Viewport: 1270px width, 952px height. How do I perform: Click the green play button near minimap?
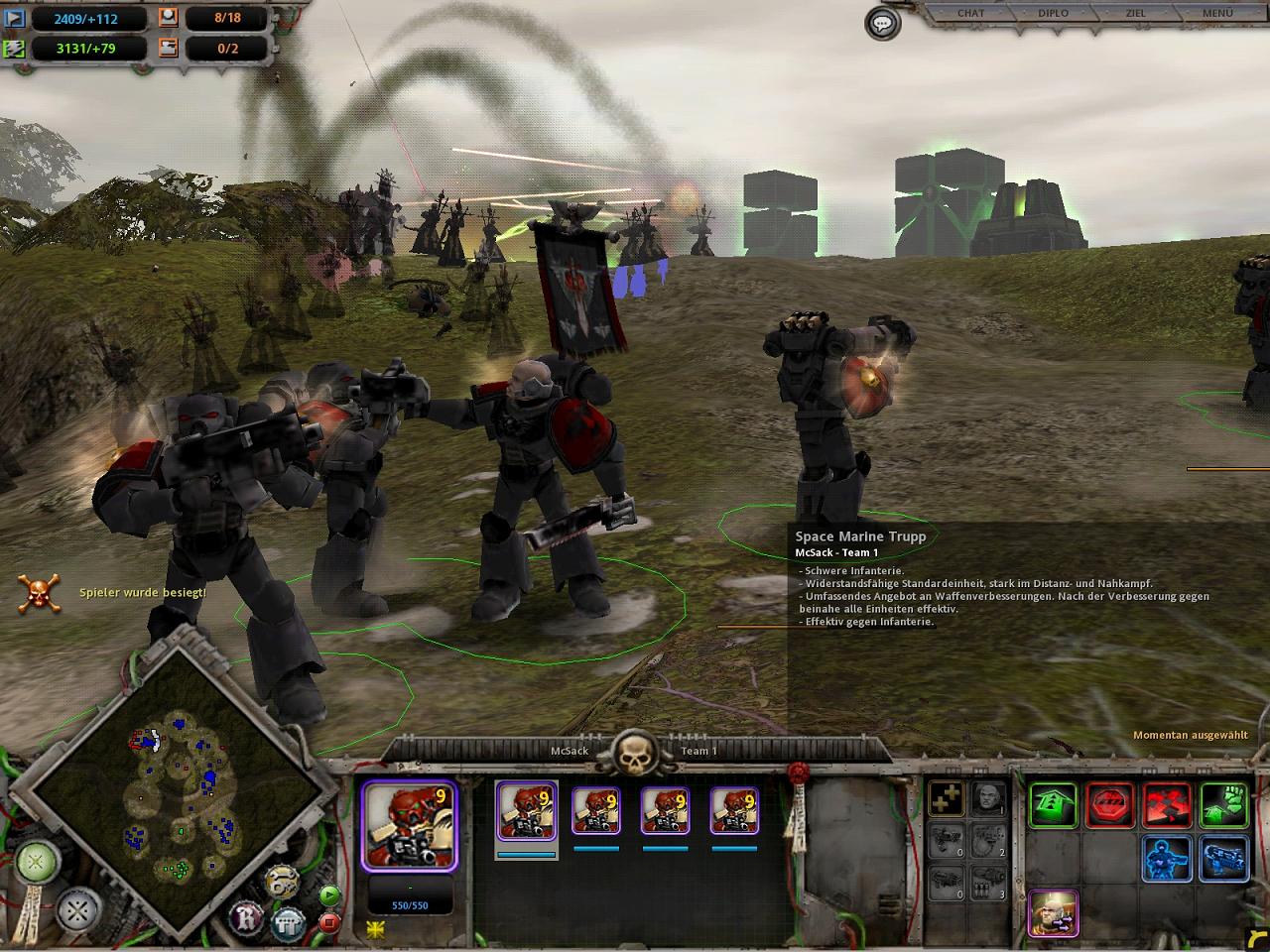click(x=329, y=897)
